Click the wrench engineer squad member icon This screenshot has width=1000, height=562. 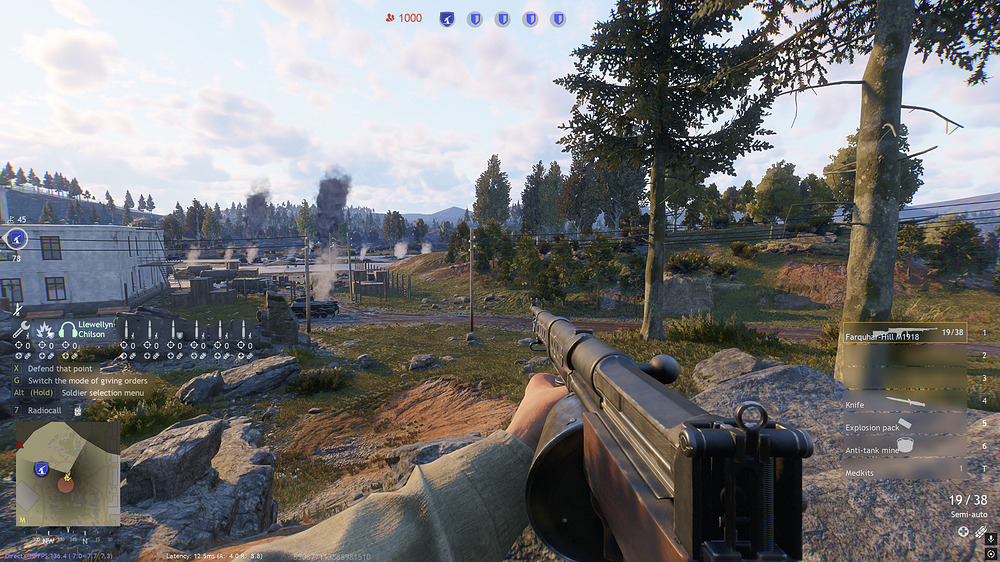click(x=21, y=330)
